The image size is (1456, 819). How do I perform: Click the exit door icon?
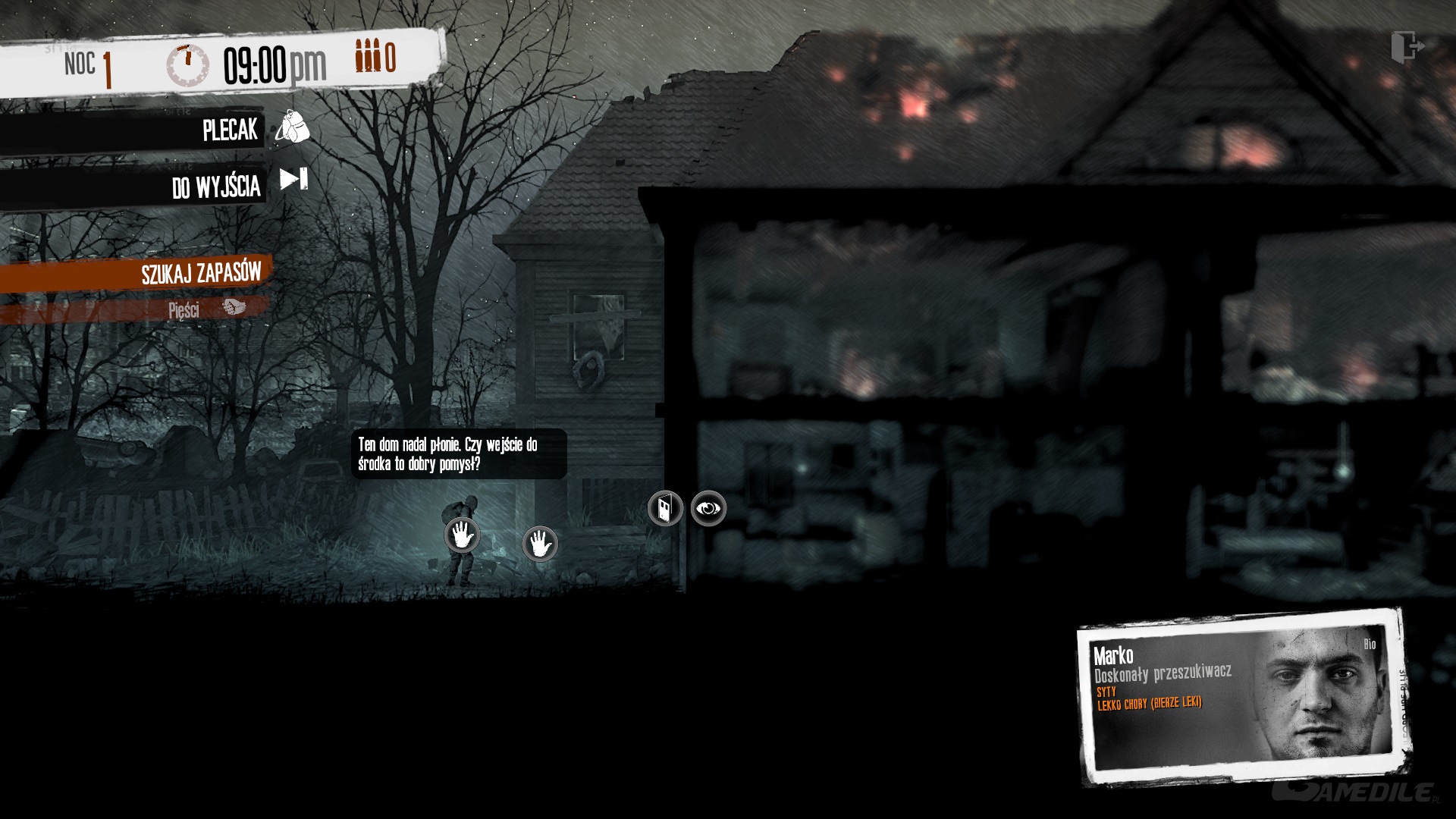[1407, 47]
